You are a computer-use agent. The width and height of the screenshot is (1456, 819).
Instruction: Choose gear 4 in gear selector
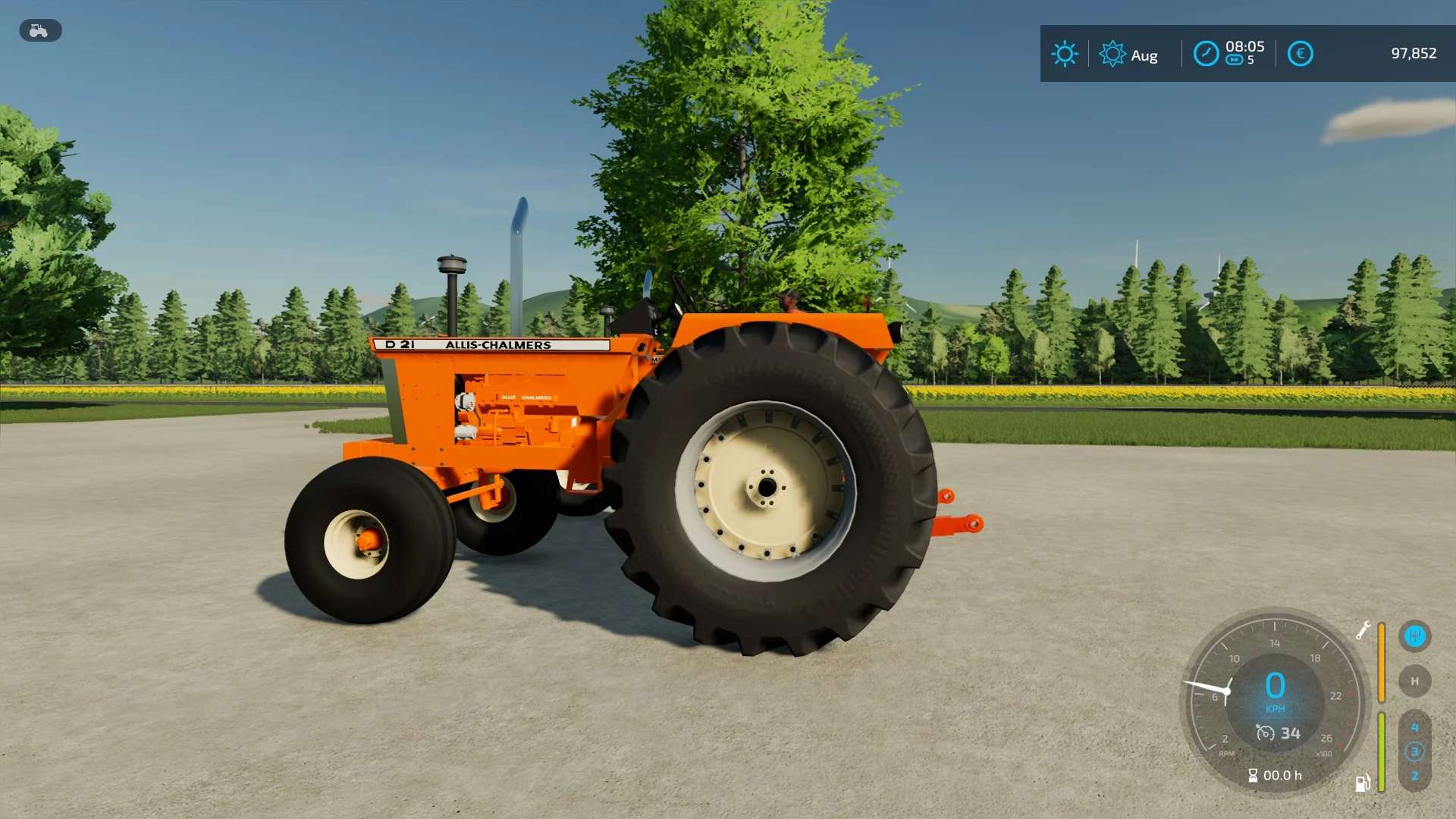click(1414, 727)
